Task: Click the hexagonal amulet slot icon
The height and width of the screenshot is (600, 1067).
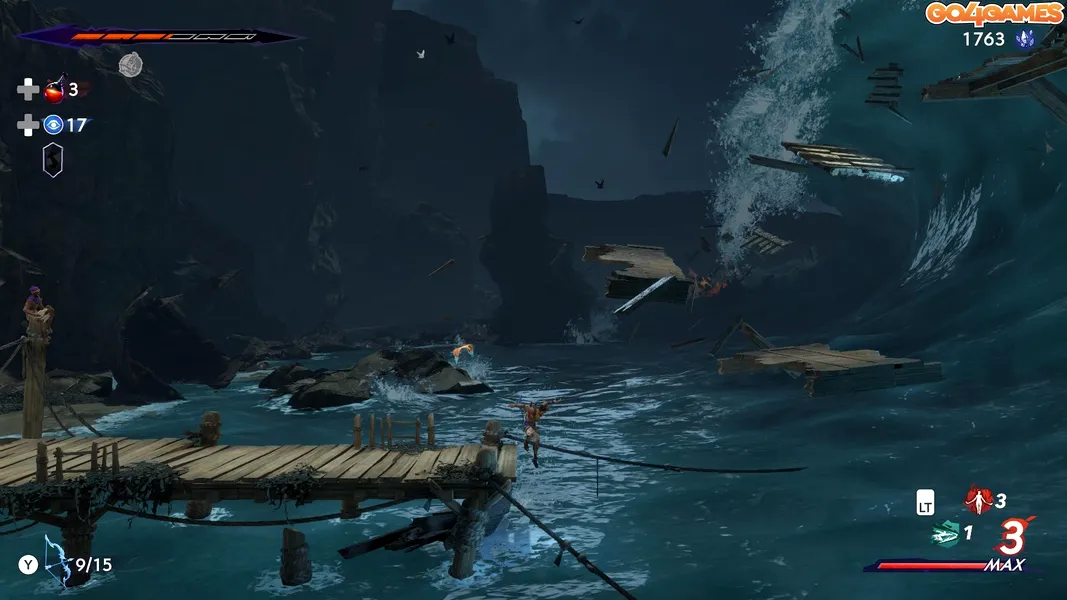Action: 53,160
